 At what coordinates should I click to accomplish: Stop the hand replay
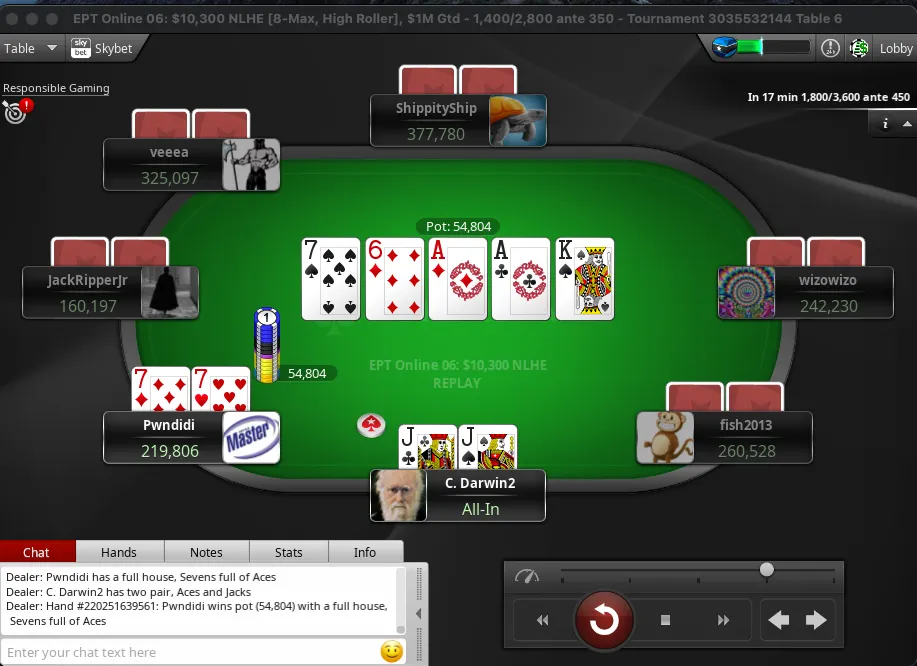click(x=665, y=621)
